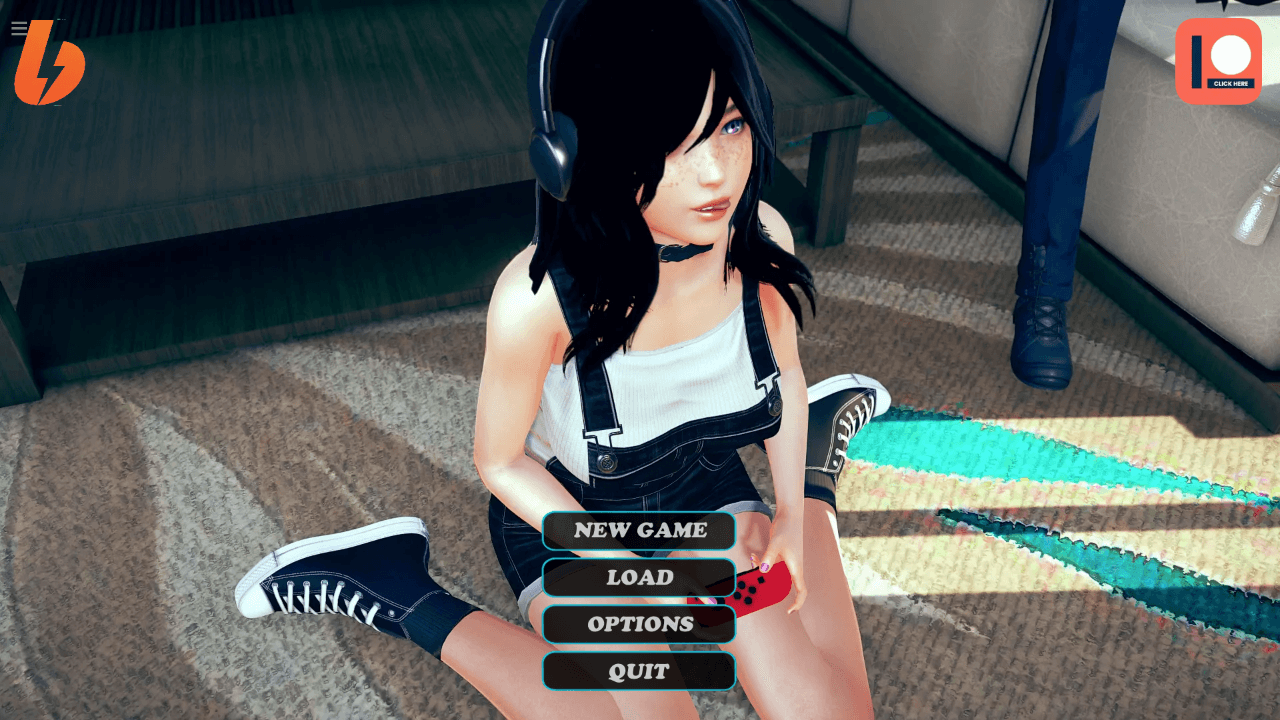Click the Patreon 'Click Here' icon

(x=1218, y=61)
